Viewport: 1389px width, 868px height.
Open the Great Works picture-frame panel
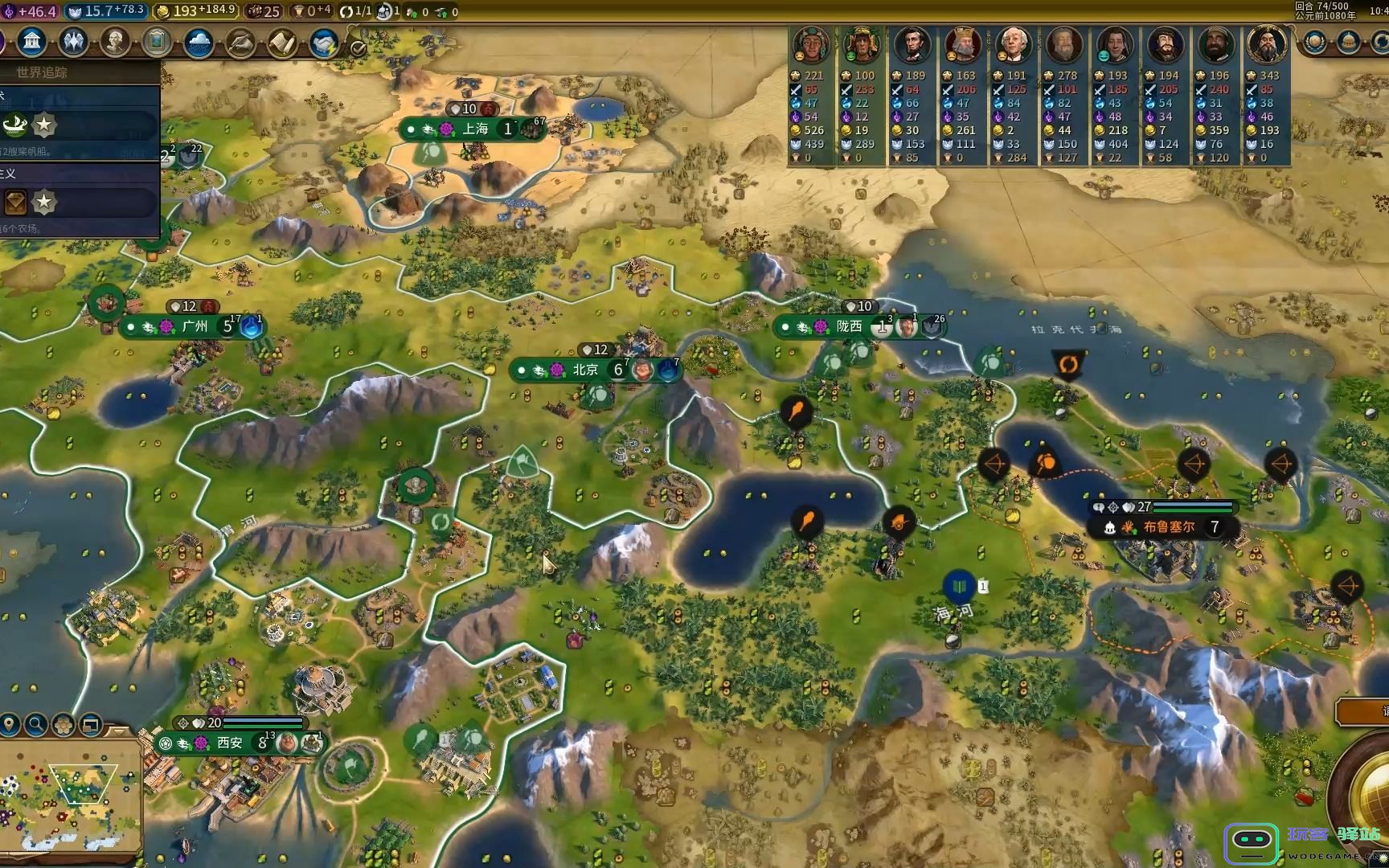[157, 42]
